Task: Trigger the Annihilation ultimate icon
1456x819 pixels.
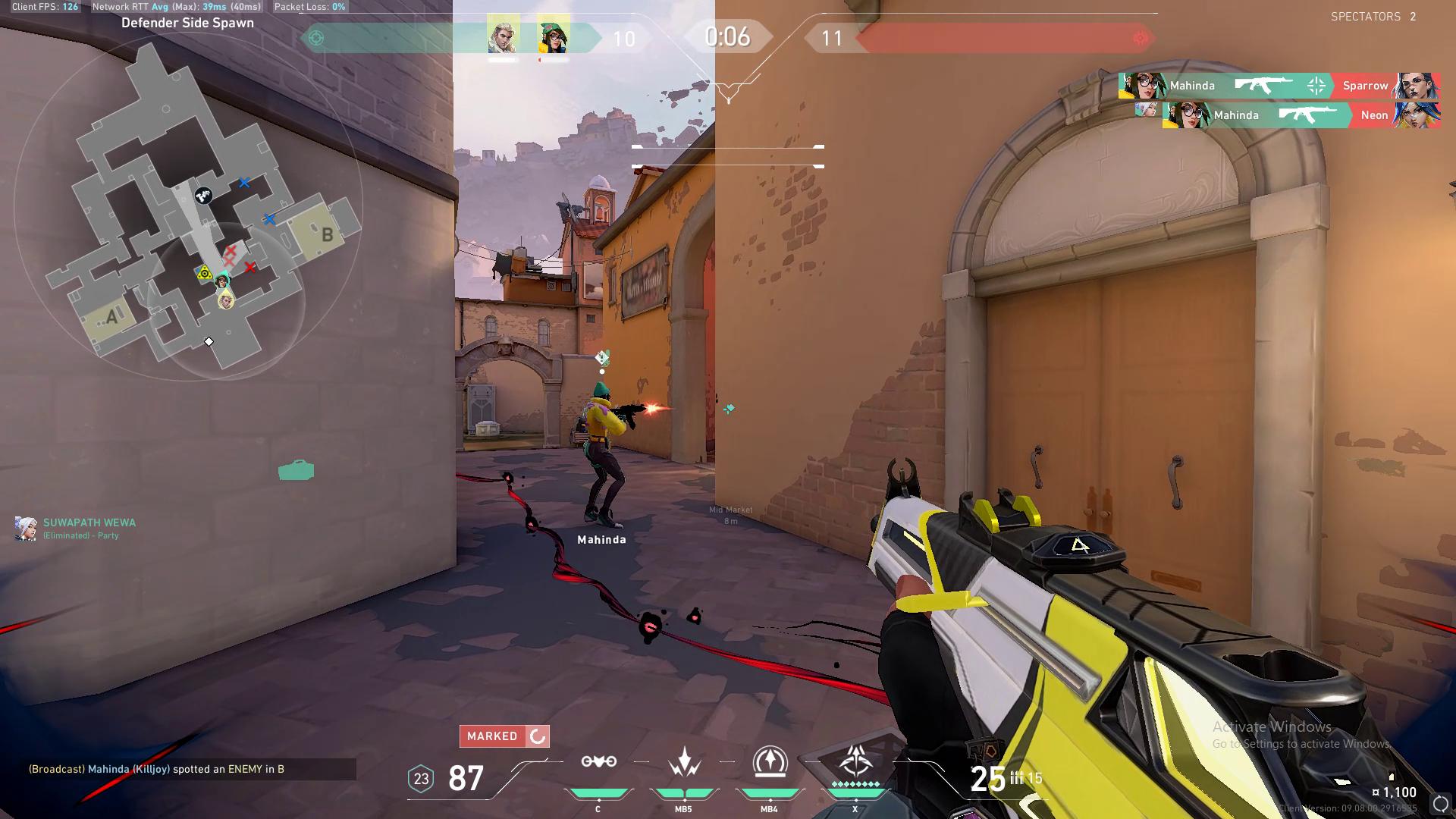Action: (855, 761)
